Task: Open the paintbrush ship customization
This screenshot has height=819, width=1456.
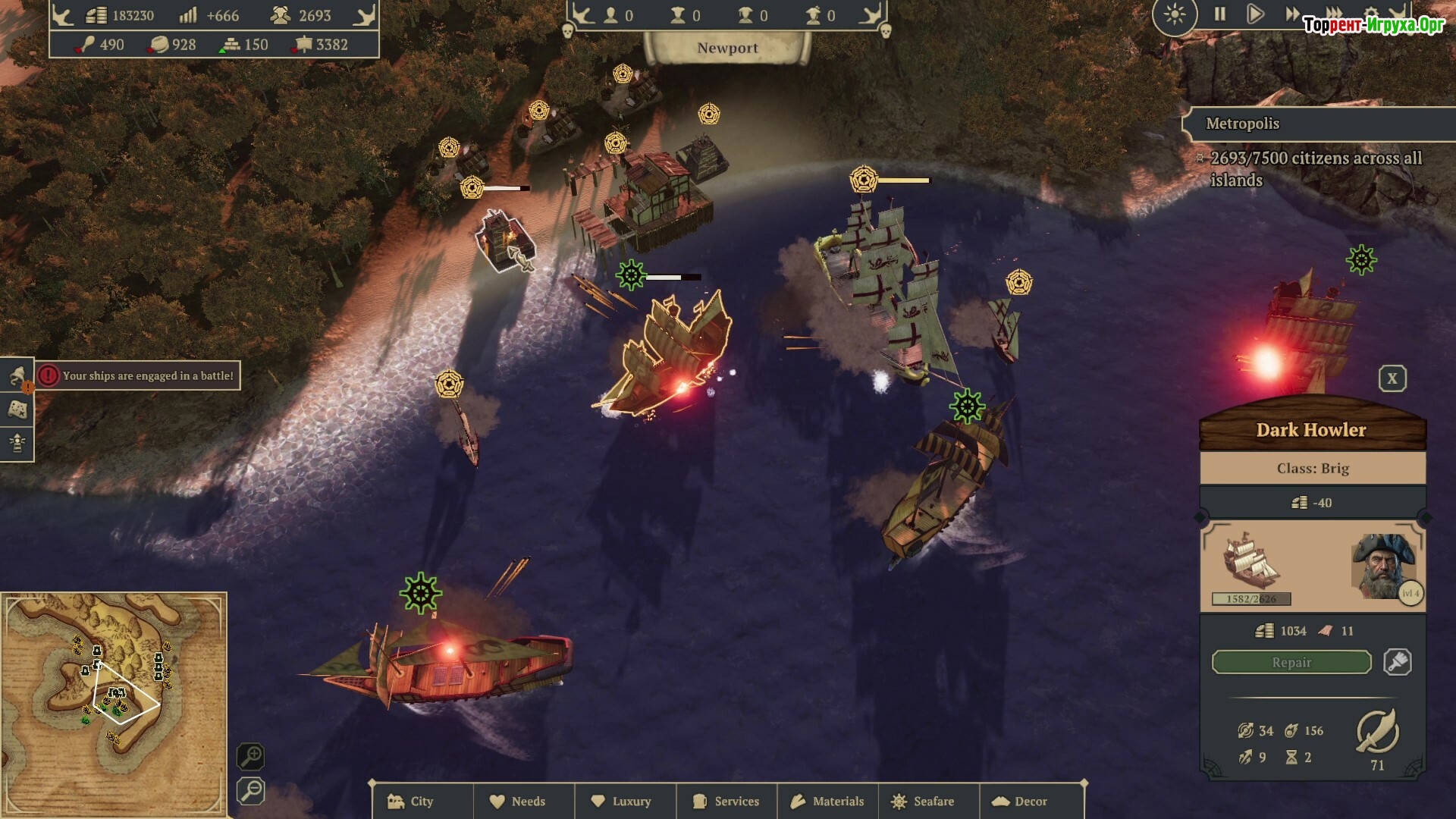Action: [x=1397, y=662]
